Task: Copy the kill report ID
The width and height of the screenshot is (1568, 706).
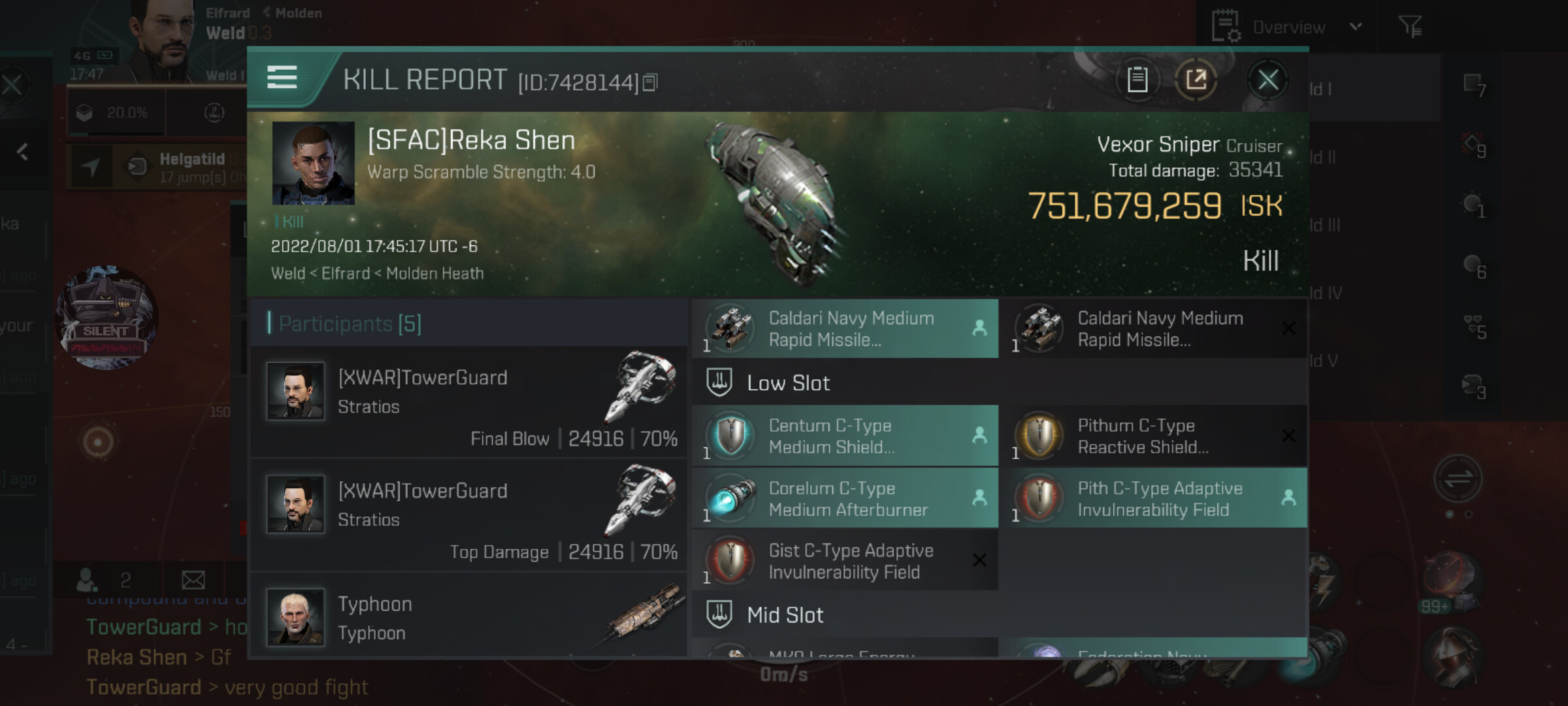Action: click(x=650, y=83)
